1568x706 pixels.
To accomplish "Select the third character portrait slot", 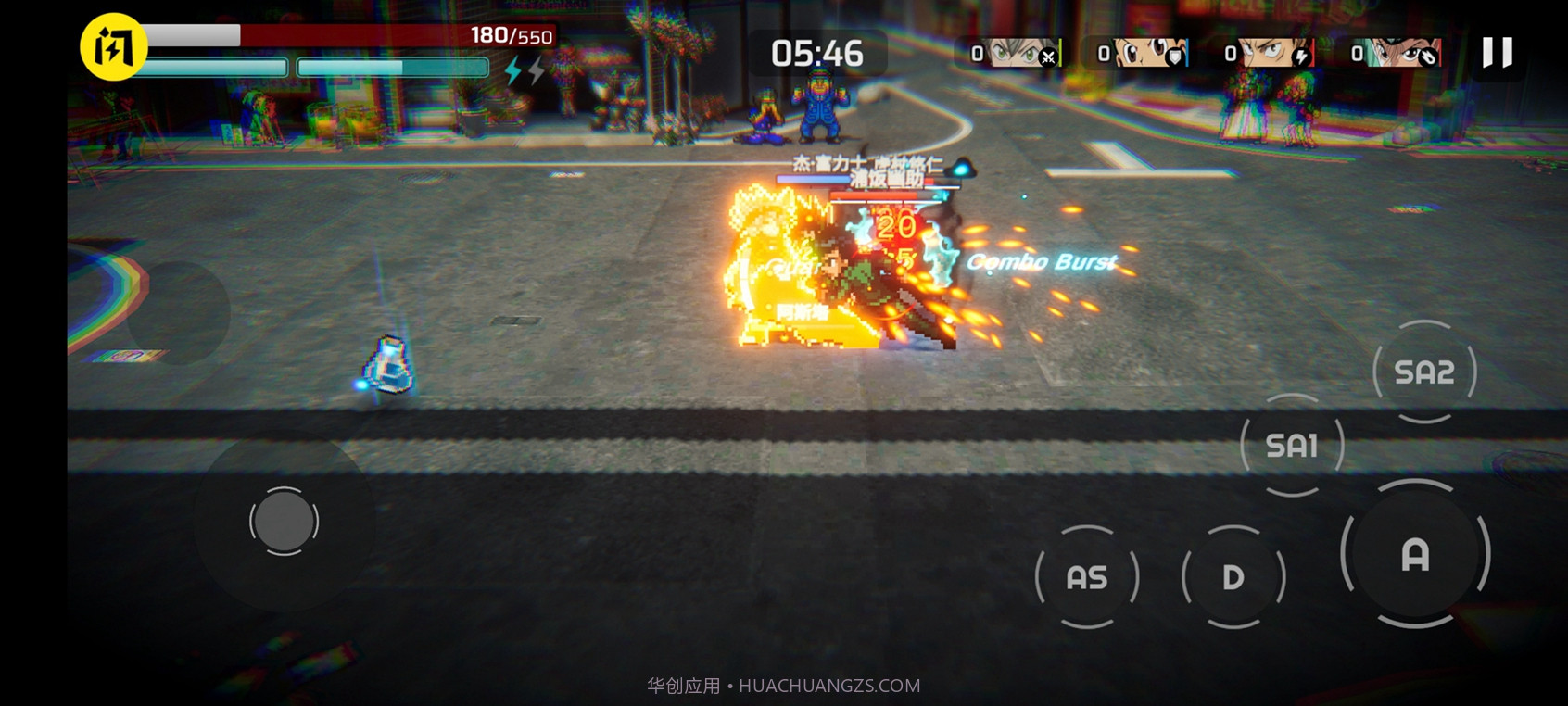I will click(x=1265, y=53).
